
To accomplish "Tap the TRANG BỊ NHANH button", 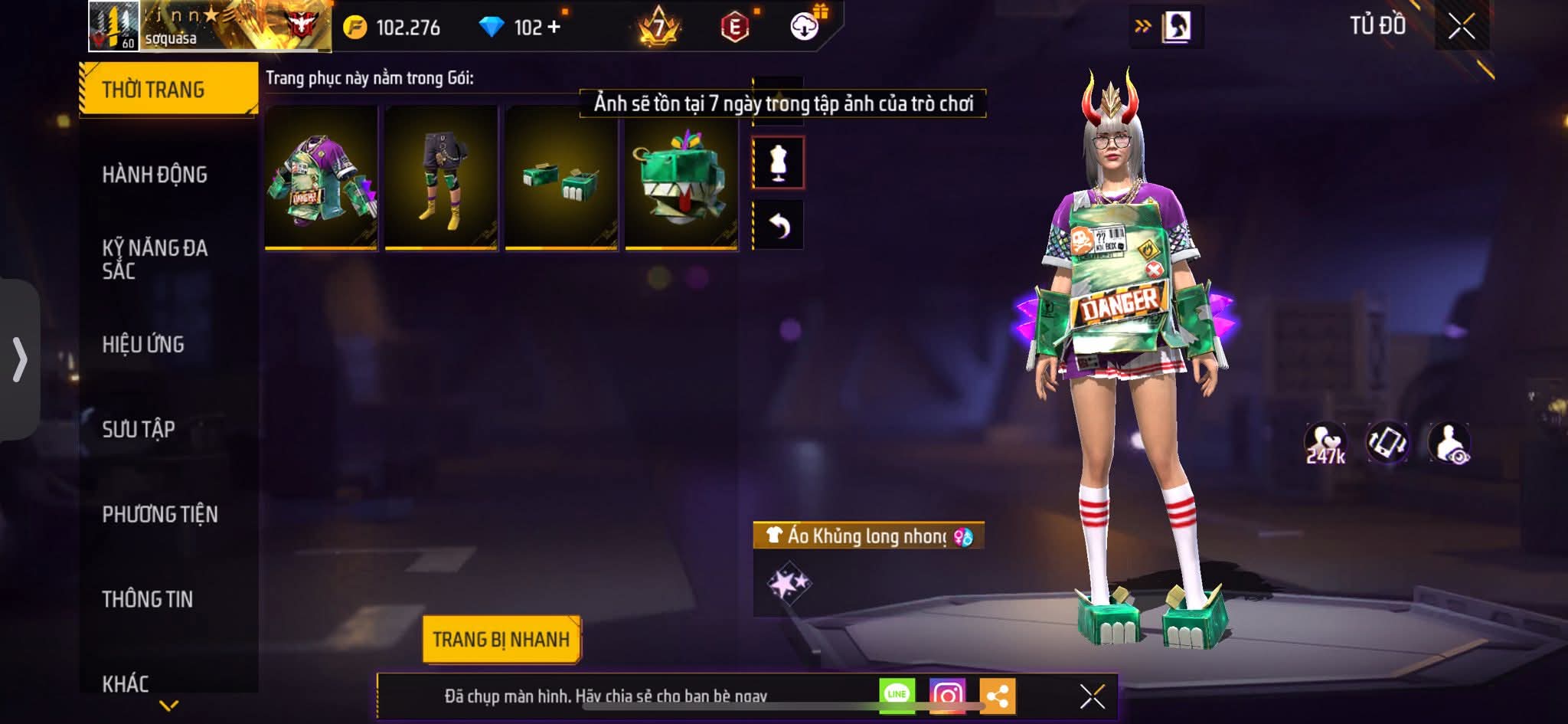I will tap(501, 639).
